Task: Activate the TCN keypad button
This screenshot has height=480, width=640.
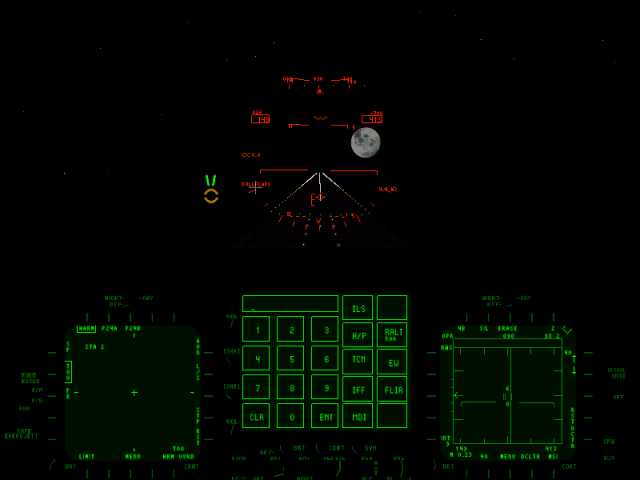Action: (357, 361)
